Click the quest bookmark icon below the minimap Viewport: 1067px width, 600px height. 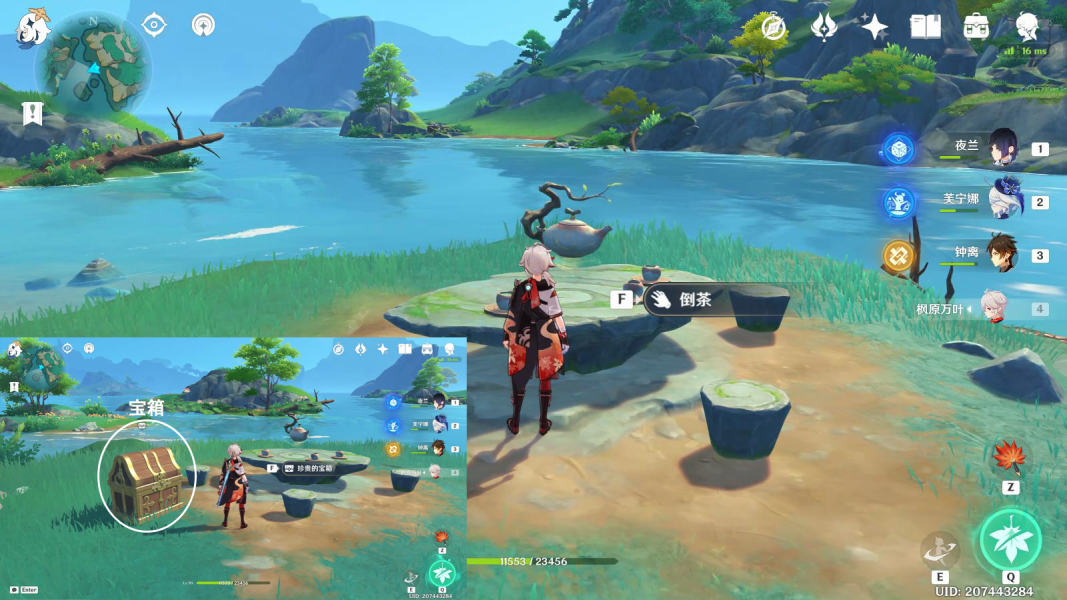point(33,113)
